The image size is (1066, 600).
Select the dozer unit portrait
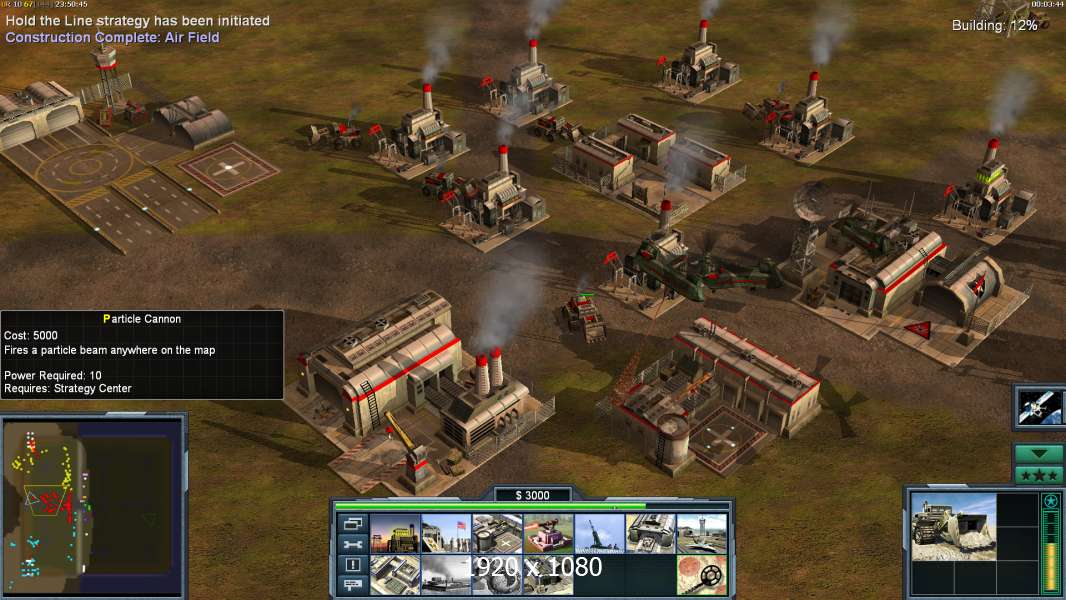(953, 526)
